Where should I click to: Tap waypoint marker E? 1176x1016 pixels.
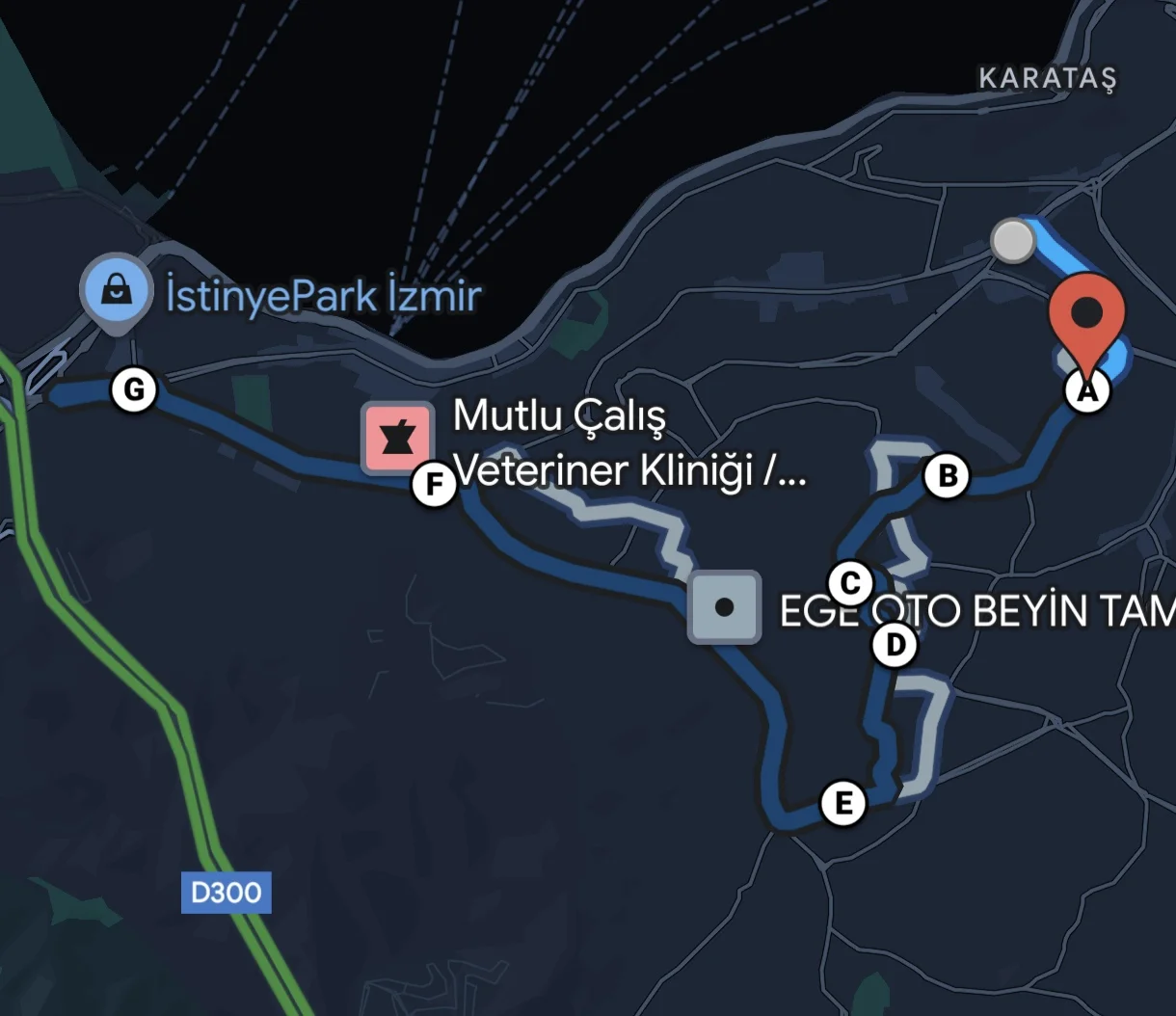843,803
